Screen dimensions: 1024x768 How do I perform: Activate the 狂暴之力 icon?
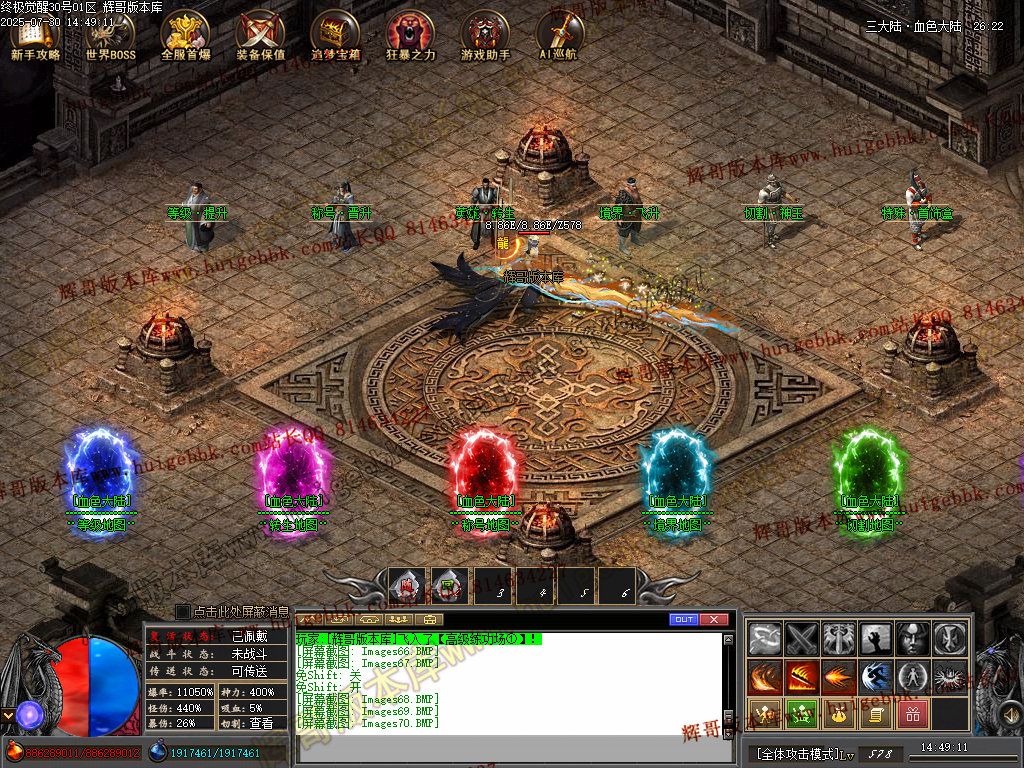click(x=410, y=36)
